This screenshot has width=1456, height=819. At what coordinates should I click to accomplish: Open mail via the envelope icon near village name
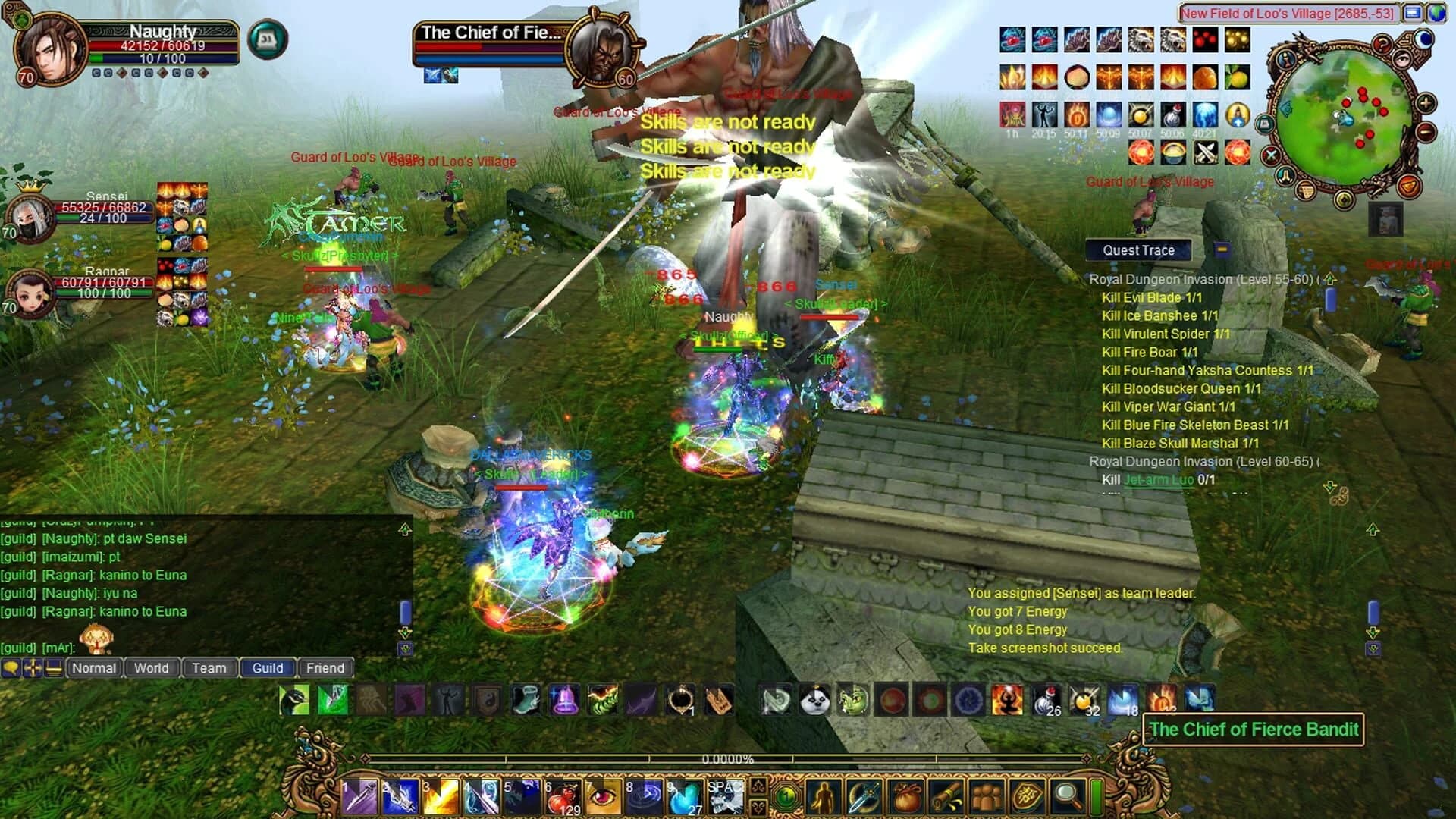(1413, 13)
